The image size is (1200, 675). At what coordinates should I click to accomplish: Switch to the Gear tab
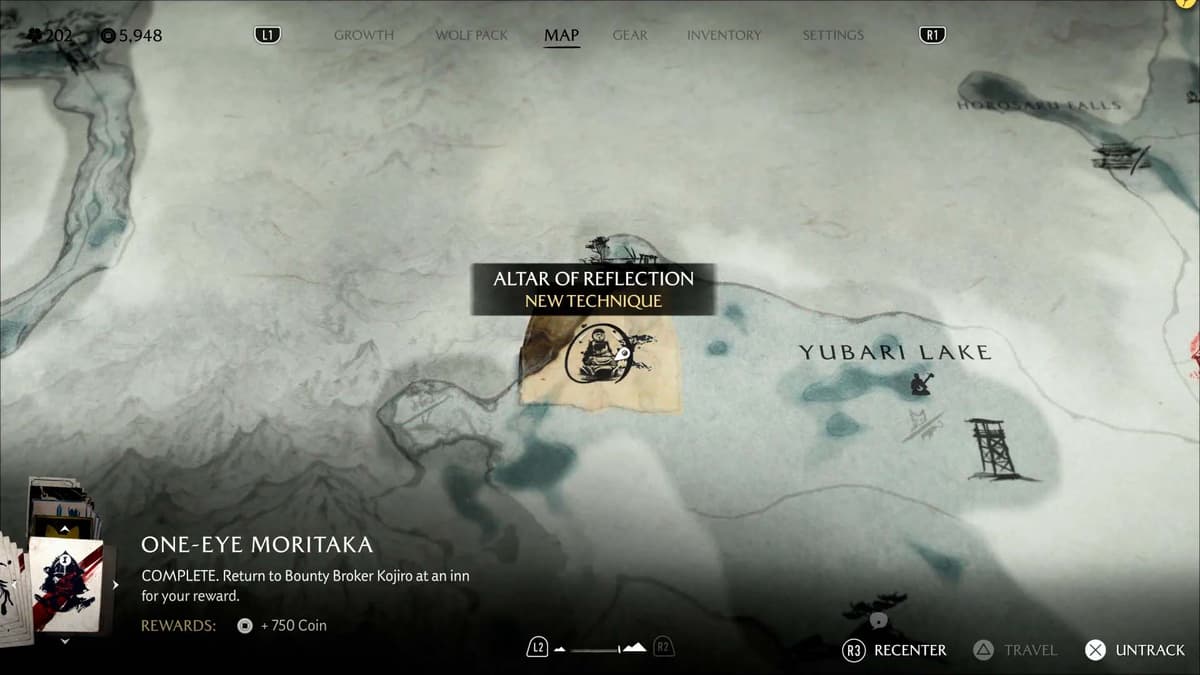pyautogui.click(x=630, y=35)
